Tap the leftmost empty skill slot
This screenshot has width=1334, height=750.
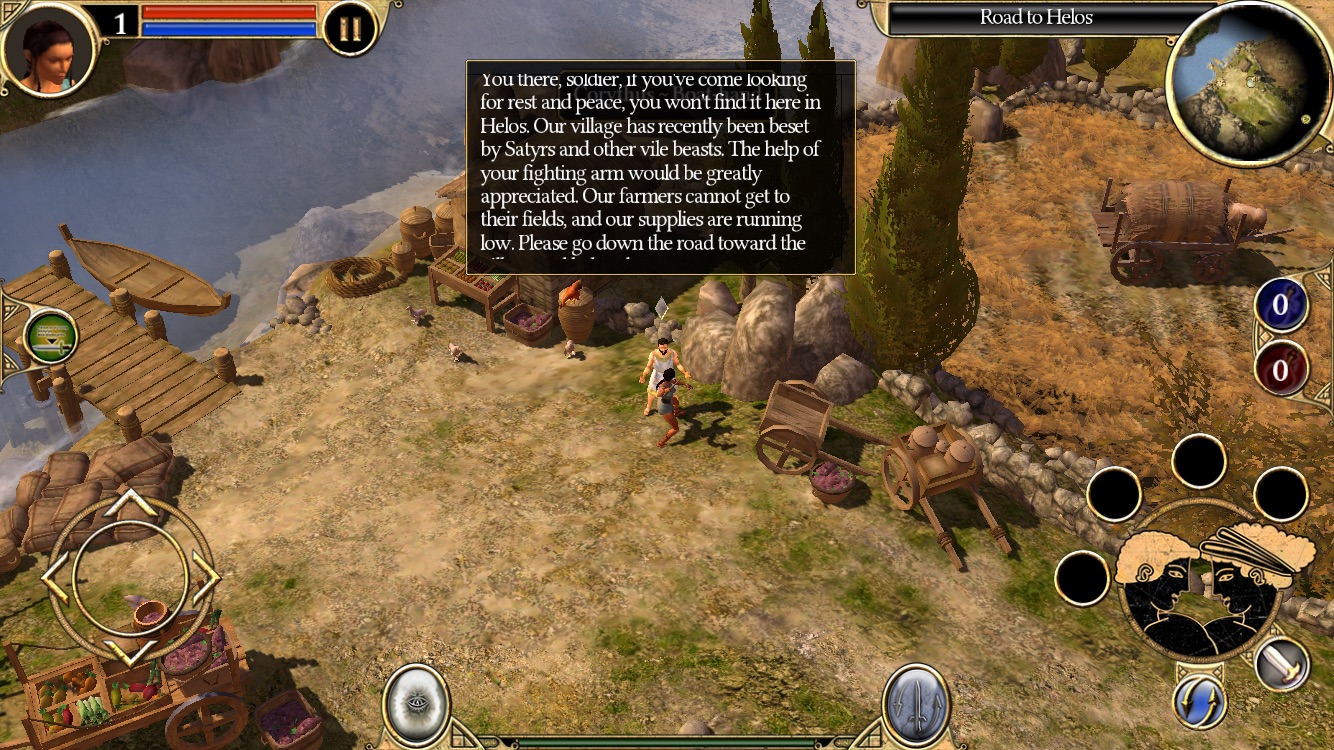click(1083, 578)
